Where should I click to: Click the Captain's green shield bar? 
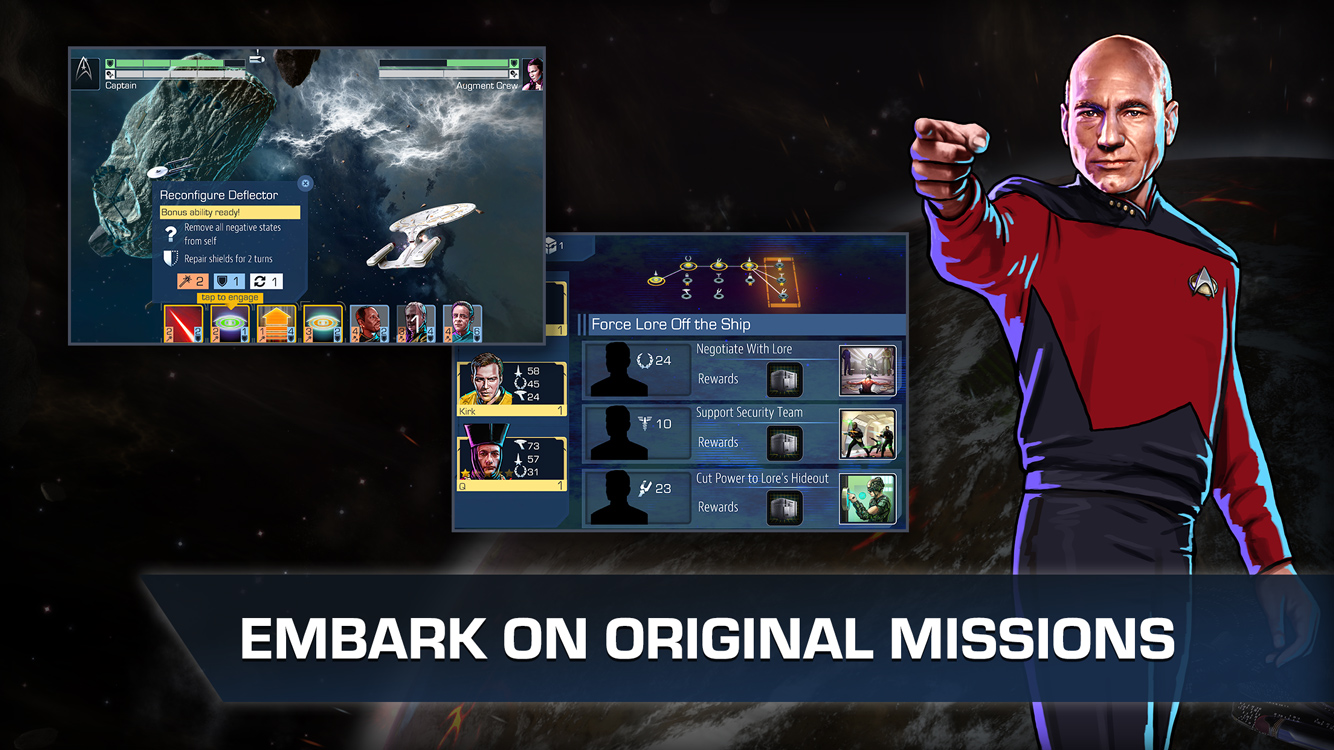(170, 62)
